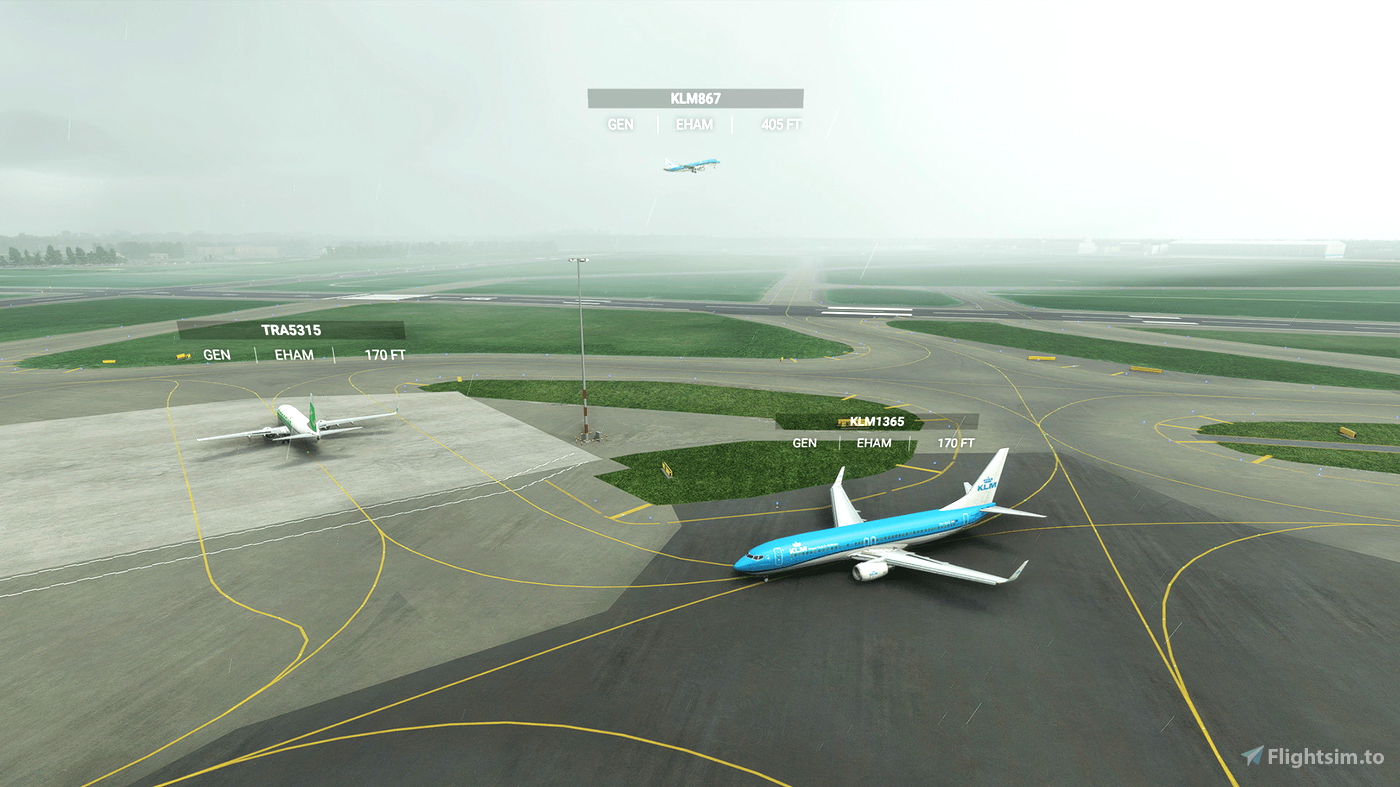
Task: Toggle the KLM867 flight label visibility
Action: (x=694, y=97)
